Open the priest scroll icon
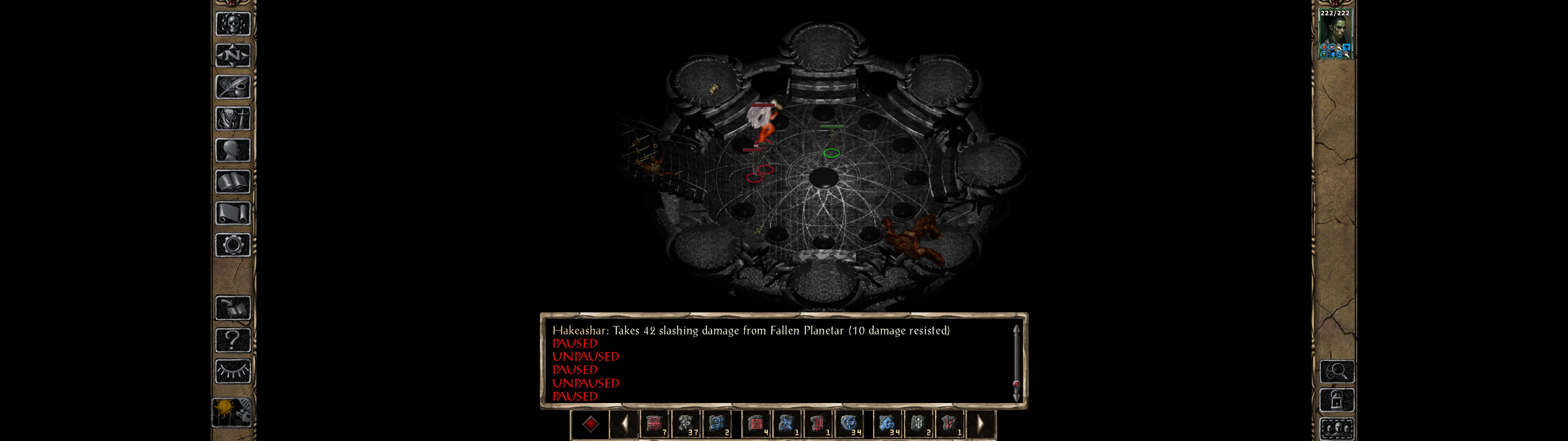Screen dimensions: 1568x441 coord(233,214)
